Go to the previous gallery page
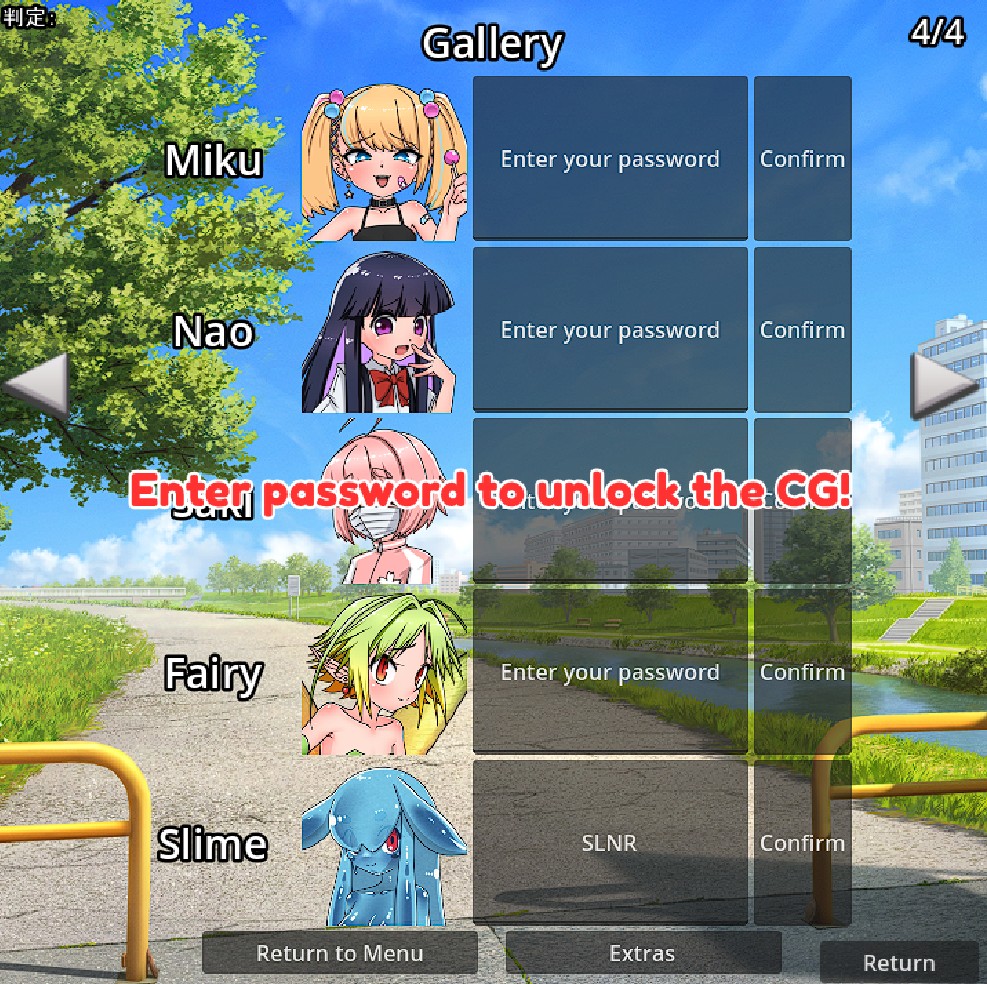 pyautogui.click(x=36, y=385)
